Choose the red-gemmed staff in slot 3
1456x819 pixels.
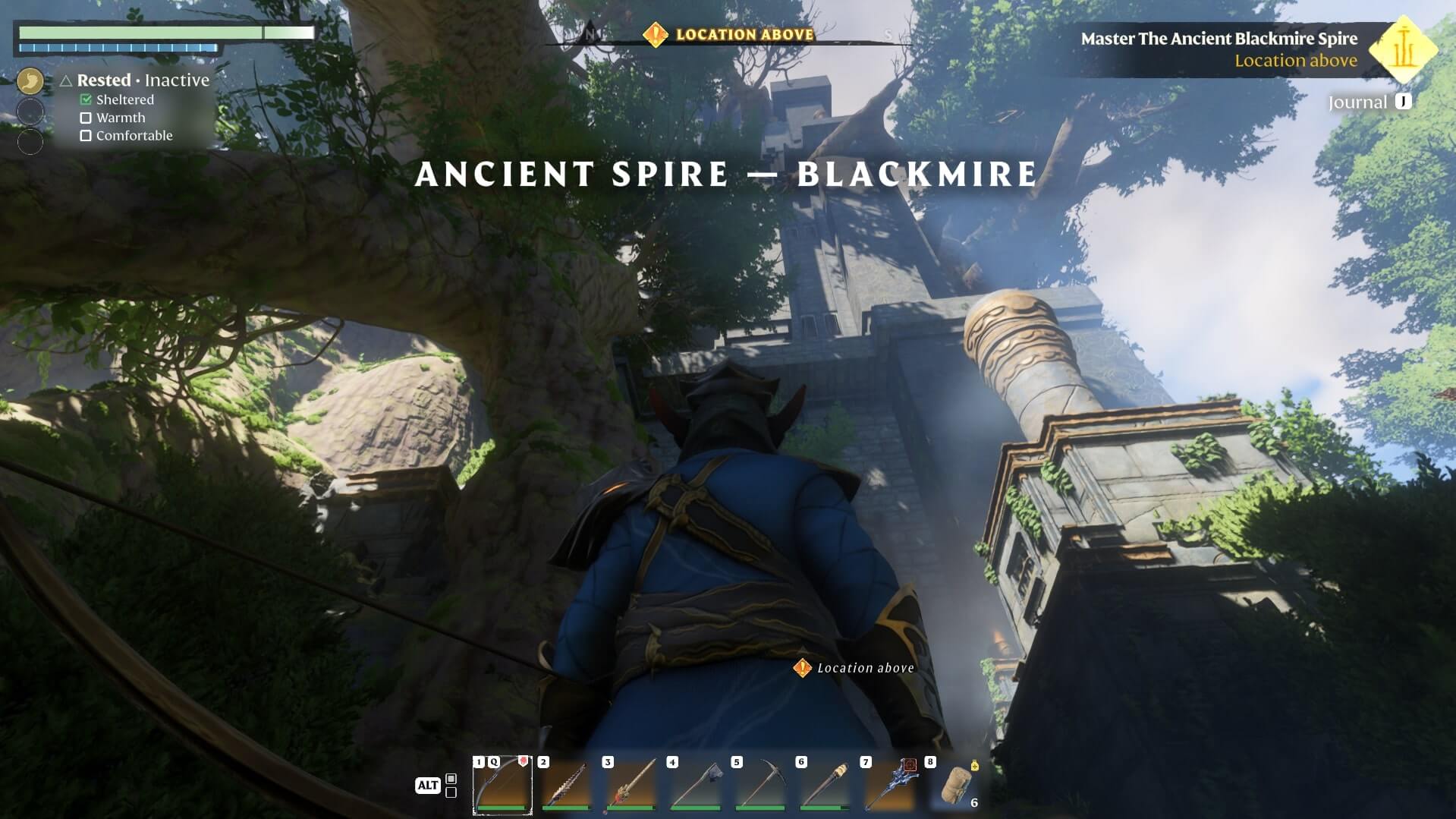click(631, 785)
